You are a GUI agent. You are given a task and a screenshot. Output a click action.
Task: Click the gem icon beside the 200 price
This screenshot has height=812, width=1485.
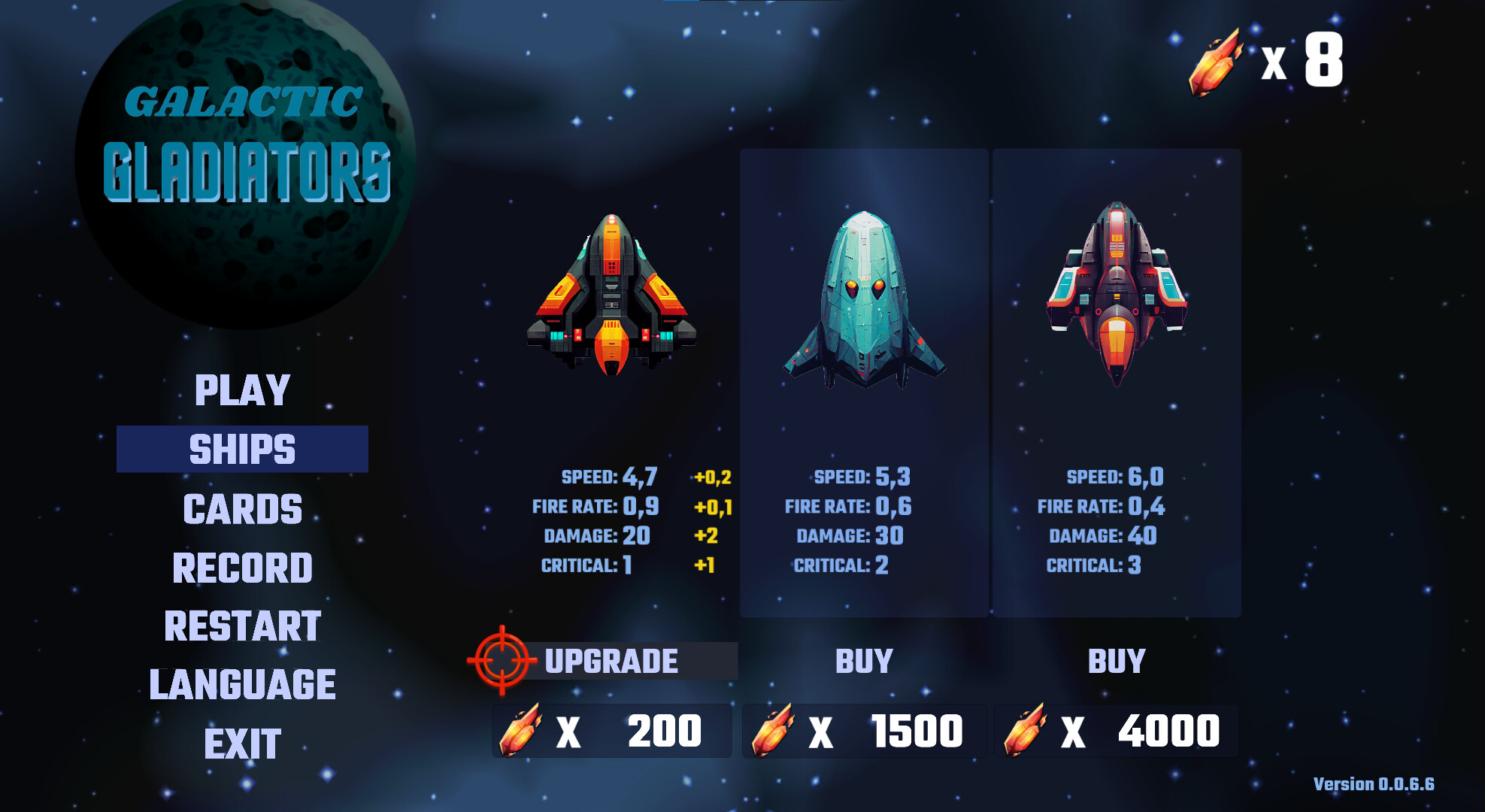pos(519,729)
